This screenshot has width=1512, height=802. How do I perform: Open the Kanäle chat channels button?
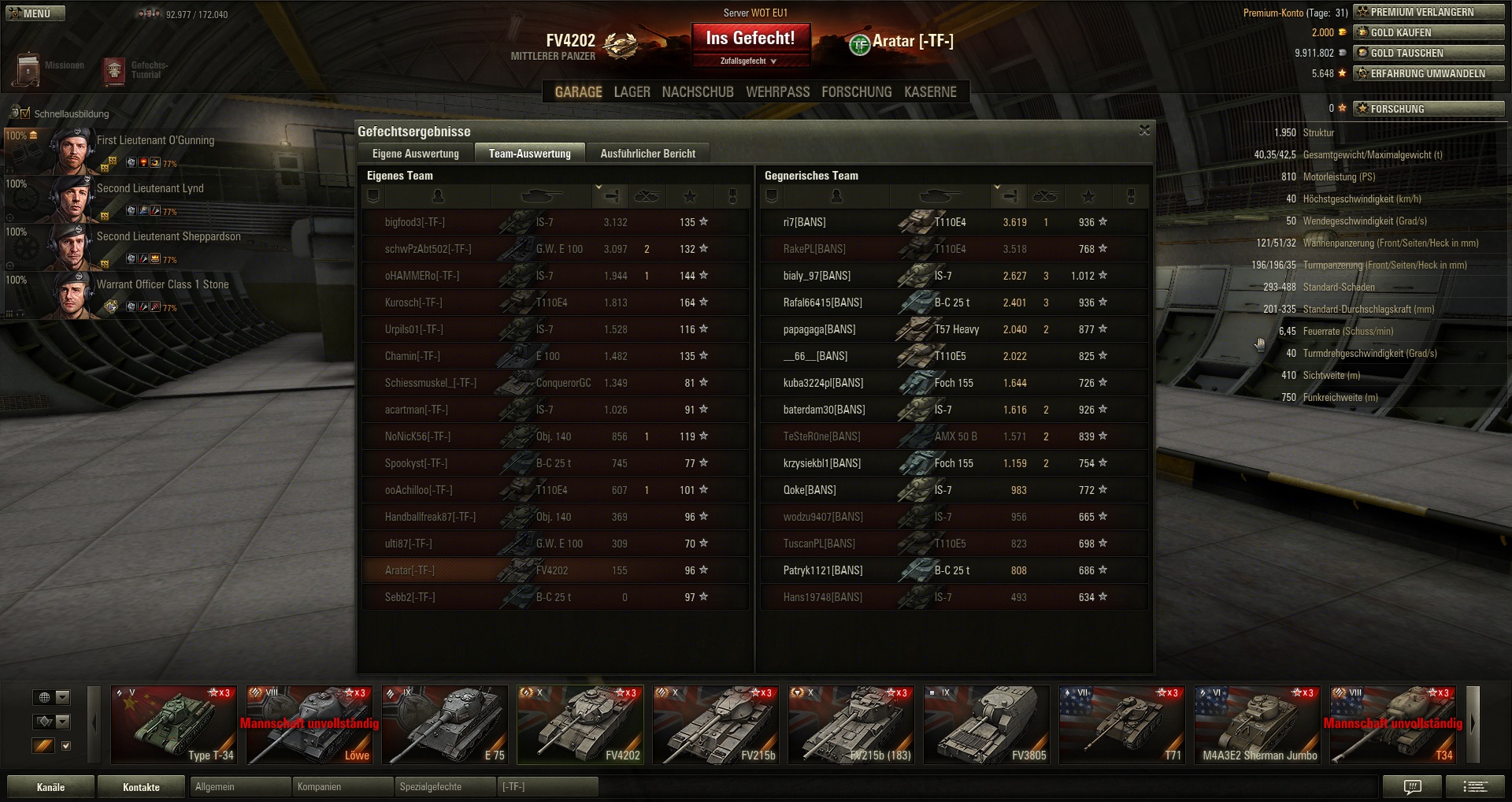click(x=50, y=787)
